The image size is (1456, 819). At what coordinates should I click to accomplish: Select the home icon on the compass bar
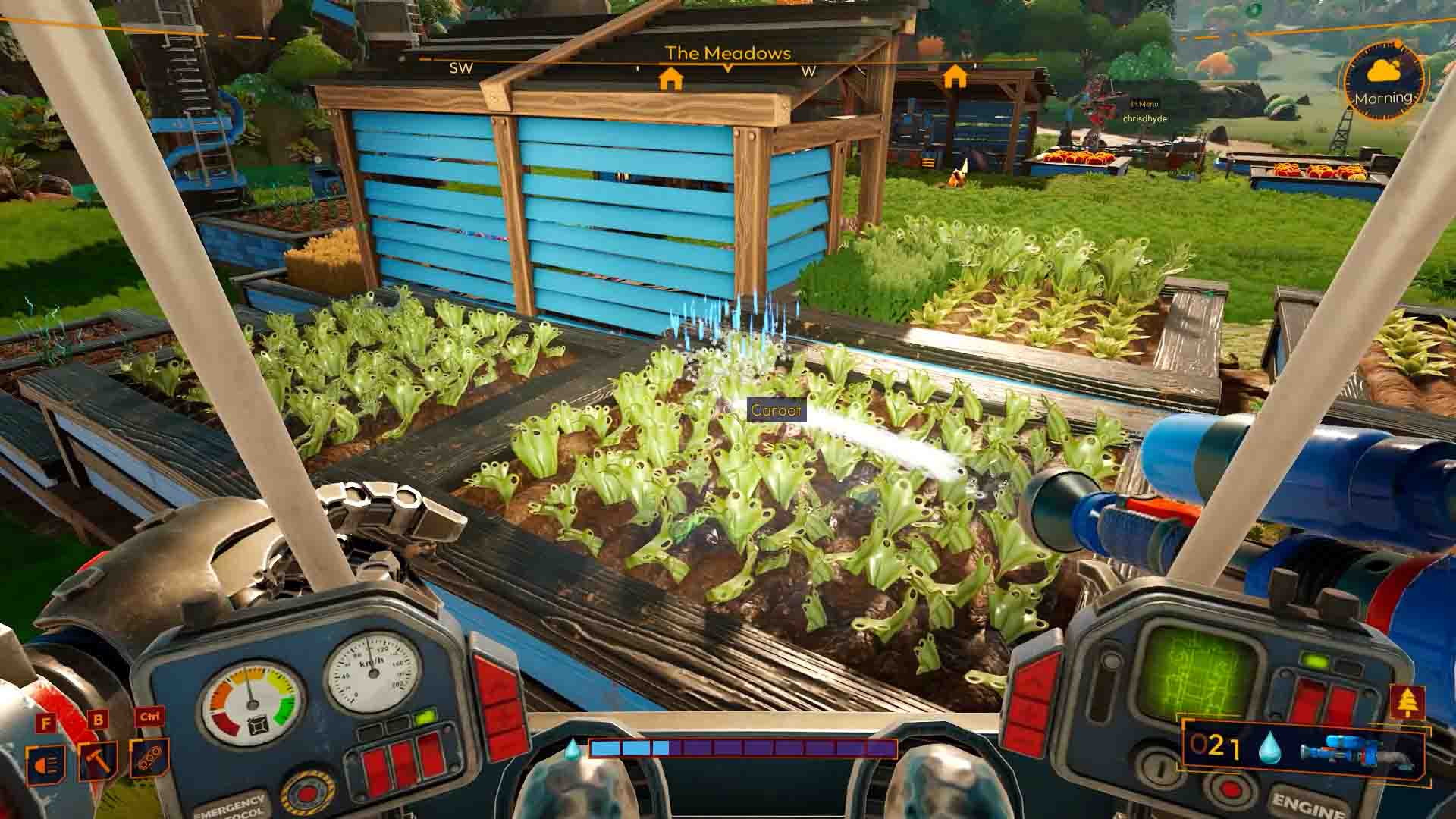pyautogui.click(x=671, y=77)
